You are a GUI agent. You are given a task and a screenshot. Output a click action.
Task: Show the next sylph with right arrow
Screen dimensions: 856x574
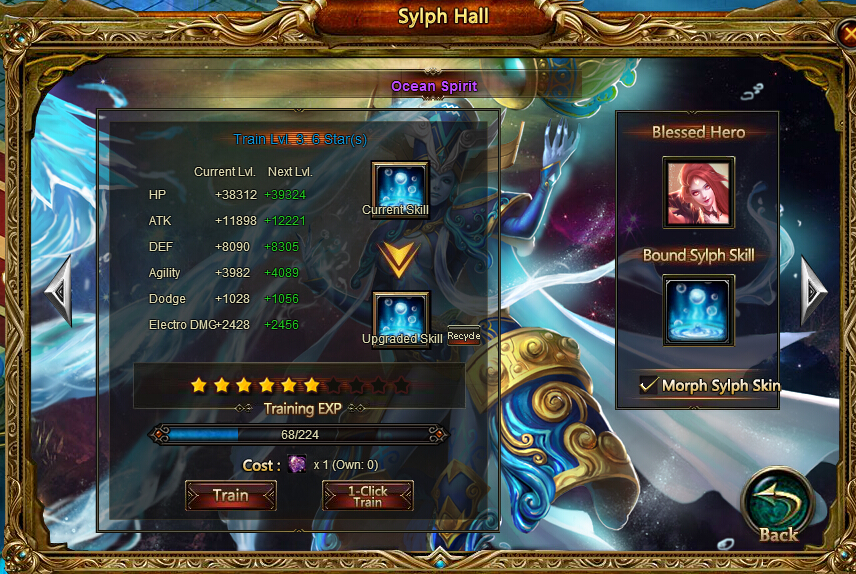[x=815, y=290]
